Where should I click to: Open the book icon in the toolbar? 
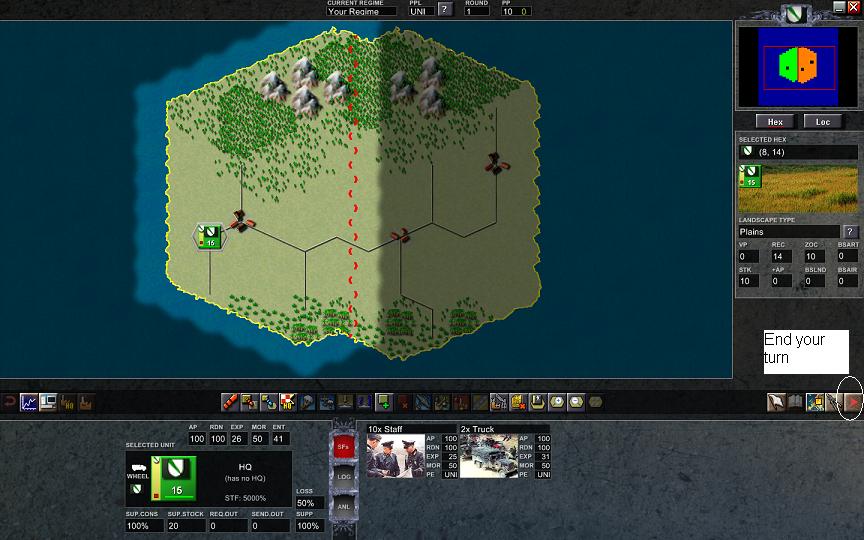coord(795,402)
